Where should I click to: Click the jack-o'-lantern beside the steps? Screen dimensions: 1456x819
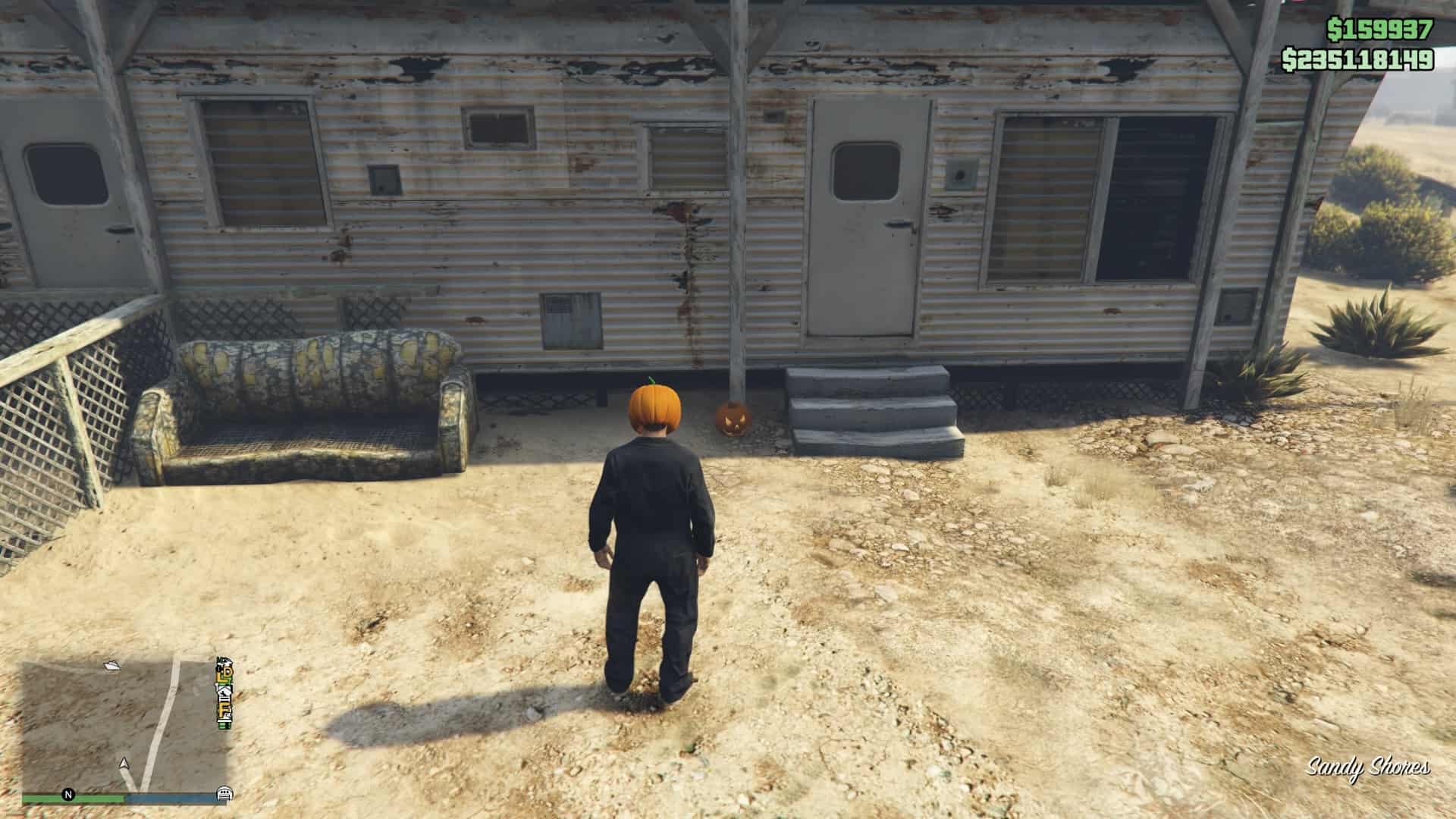(733, 416)
